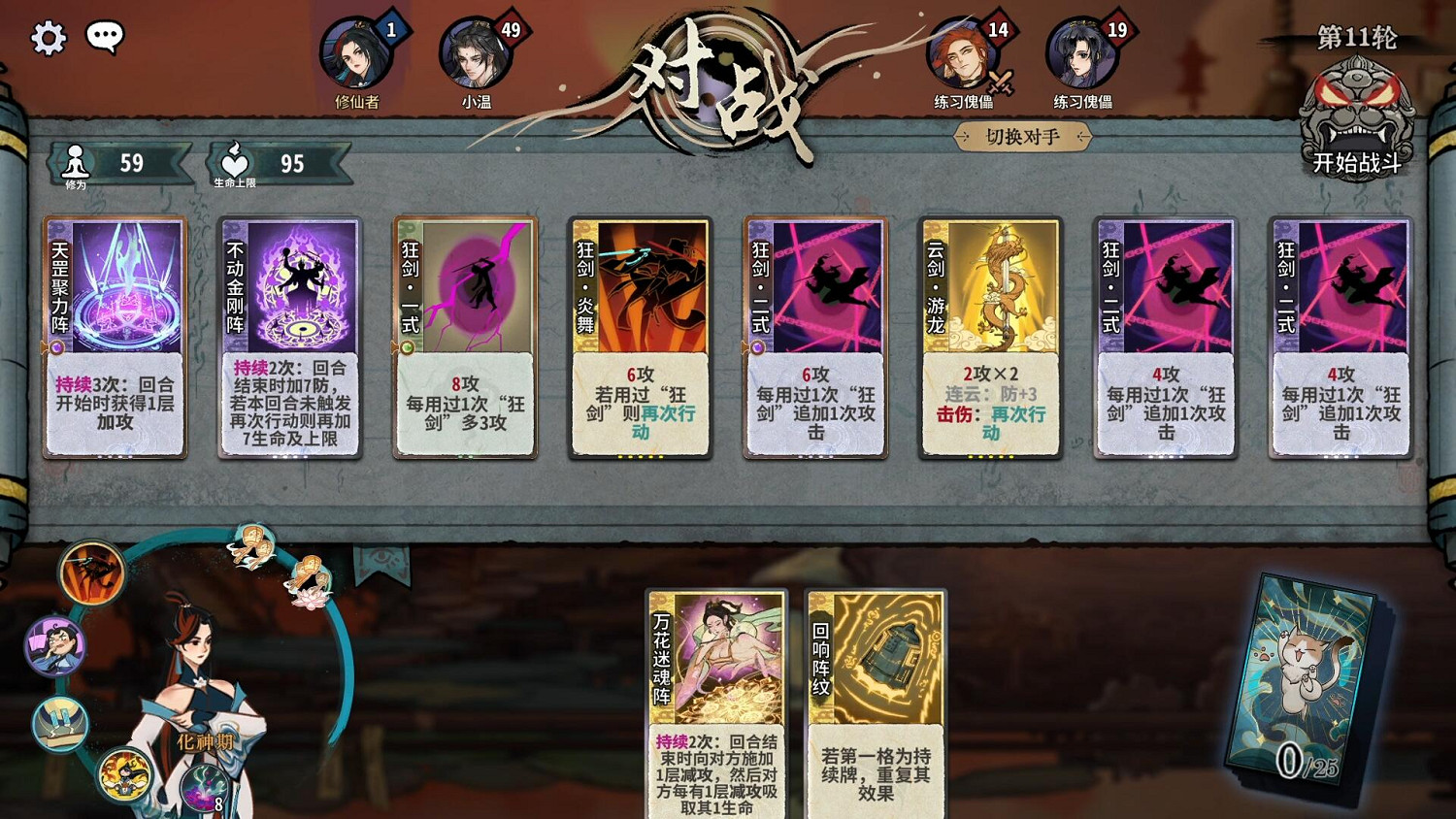Open the chat message bubble
Image resolution: width=1456 pixels, height=819 pixels.
click(x=107, y=35)
